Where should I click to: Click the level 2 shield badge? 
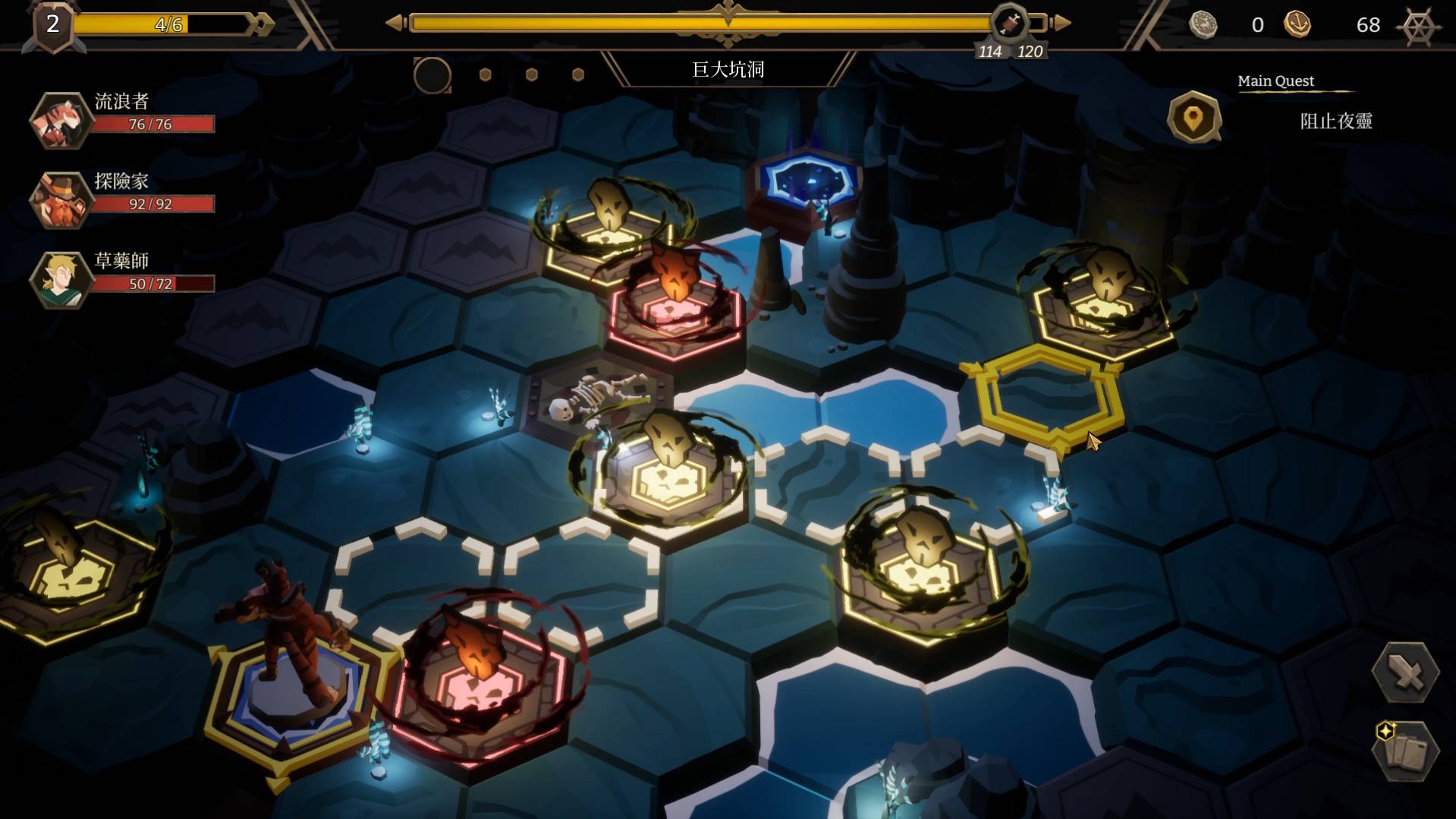[x=52, y=26]
